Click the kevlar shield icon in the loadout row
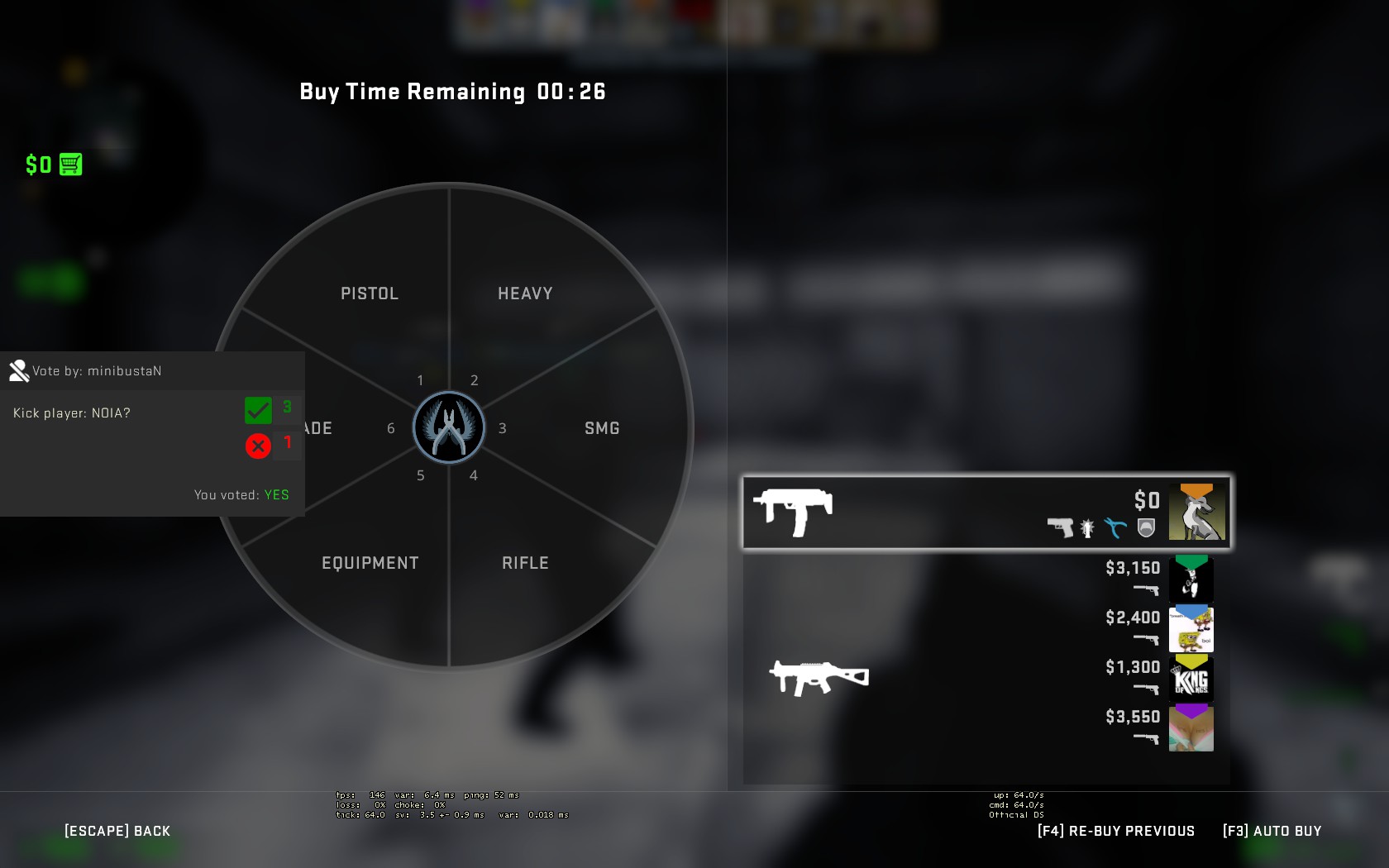1389x868 pixels. click(1144, 527)
